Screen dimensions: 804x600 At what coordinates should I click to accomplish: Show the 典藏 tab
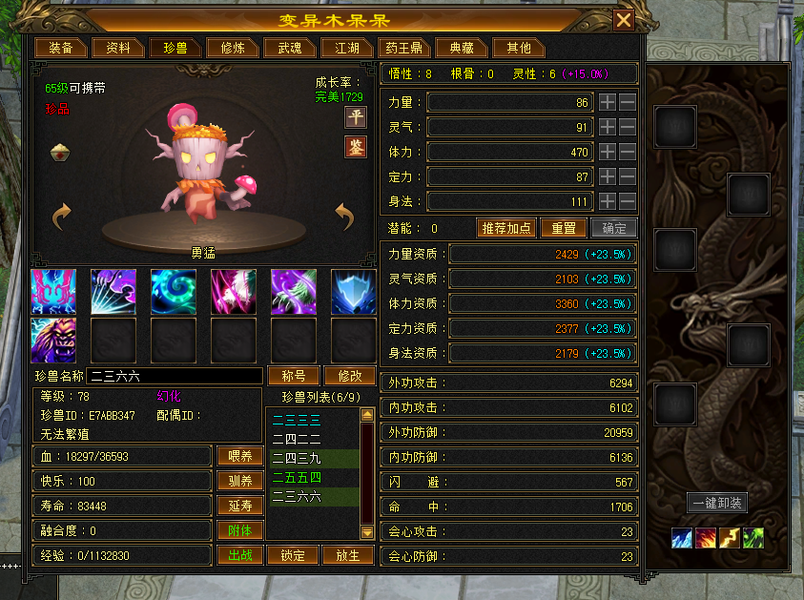(x=463, y=48)
